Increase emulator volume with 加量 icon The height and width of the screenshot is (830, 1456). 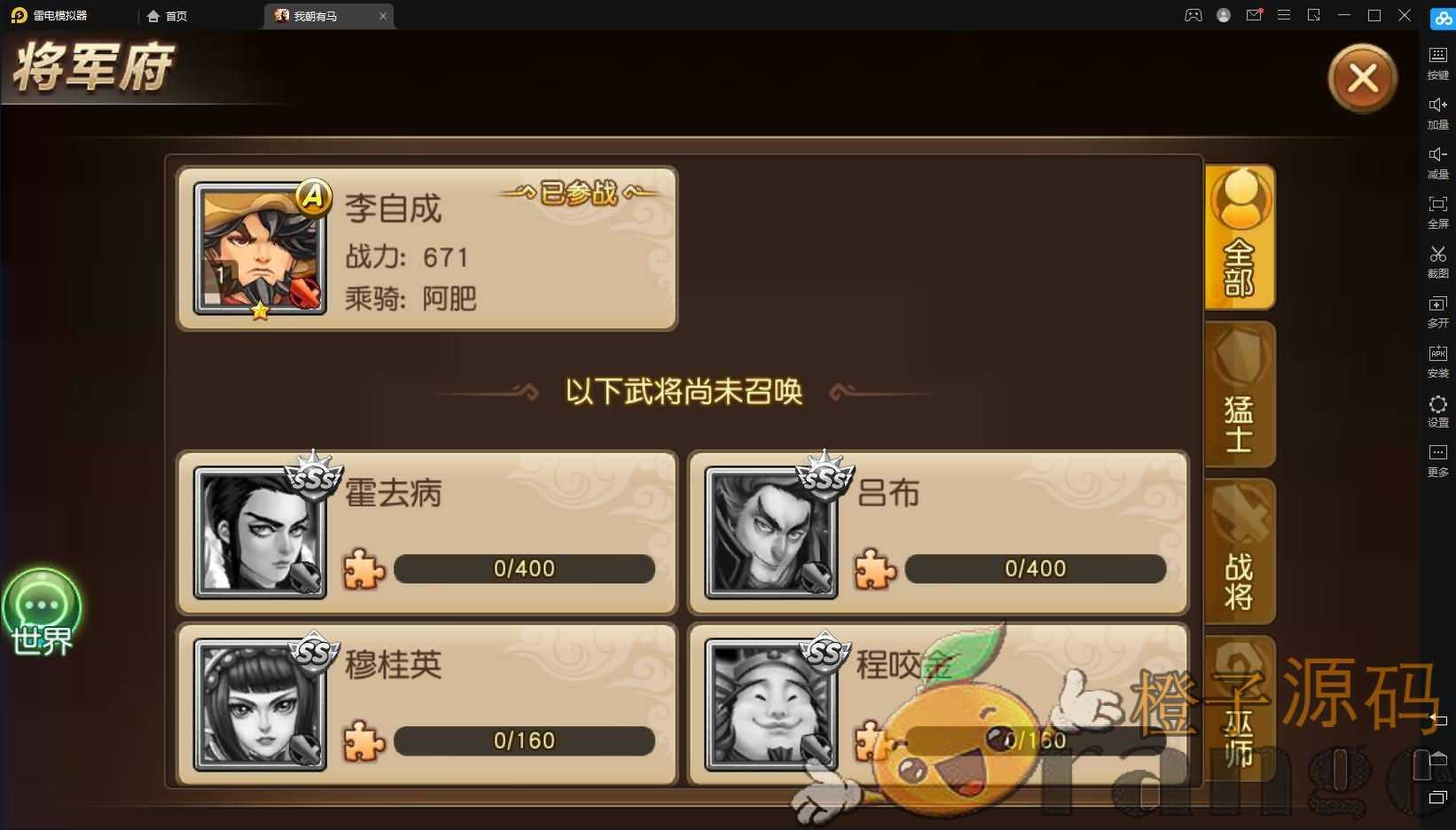pyautogui.click(x=1437, y=113)
